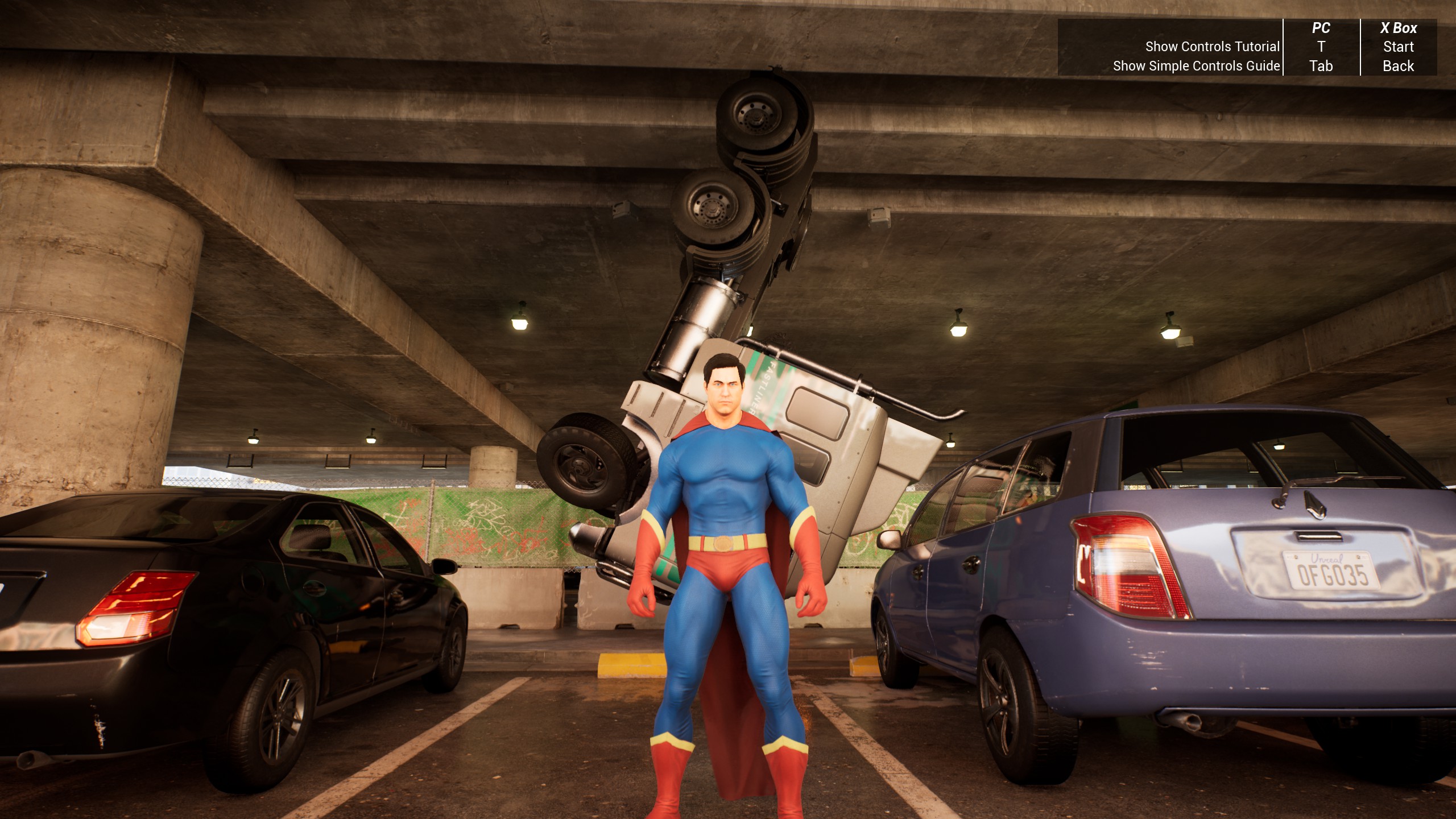Click the Back binding under X Box
The image size is (1456, 819).
pos(1399,66)
